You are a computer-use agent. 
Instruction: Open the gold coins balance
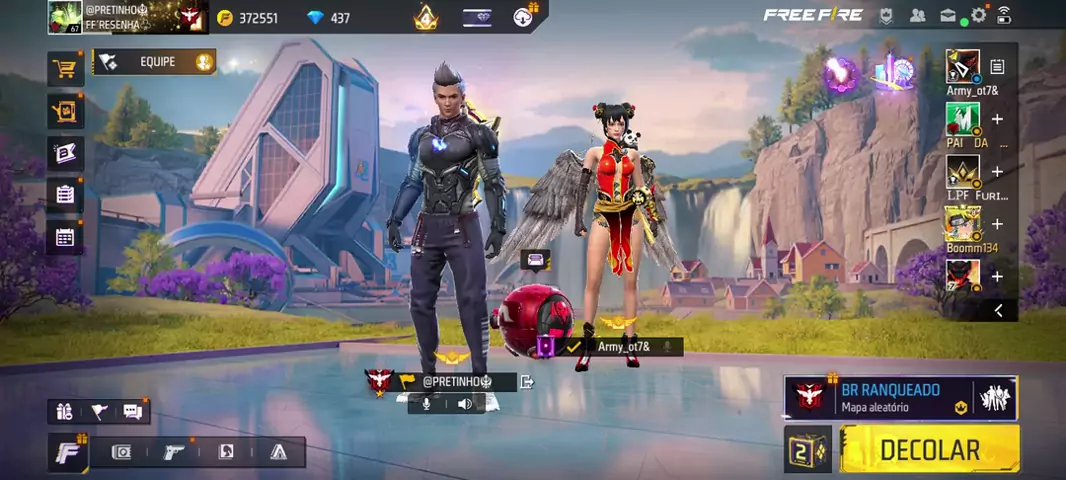pyautogui.click(x=248, y=18)
